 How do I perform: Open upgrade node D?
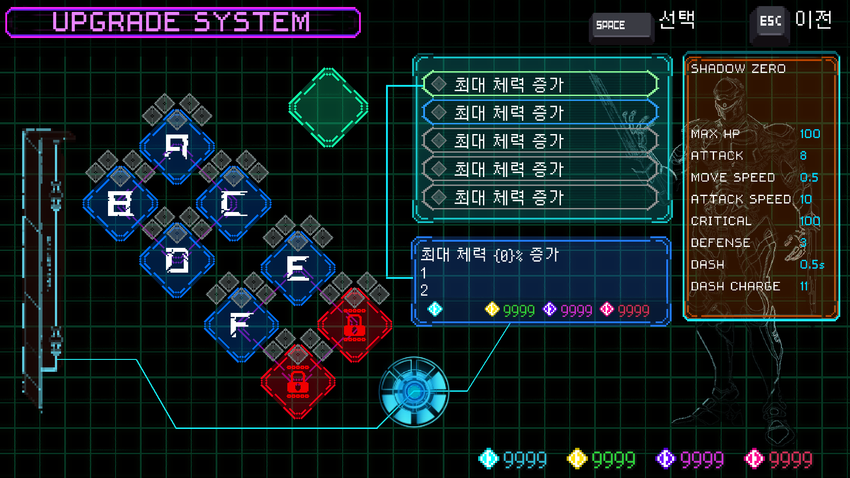(x=177, y=261)
